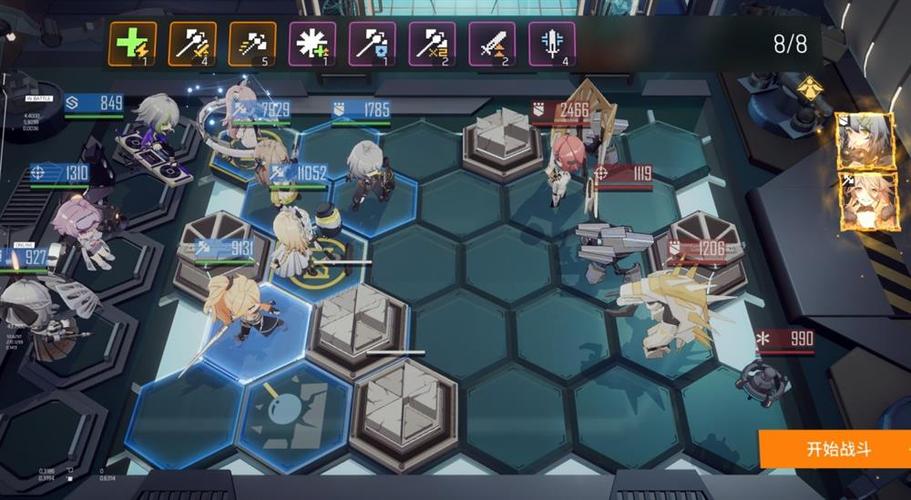Image resolution: width=911 pixels, height=500 pixels.
Task: Select the green cross healing buff icon
Action: tap(133, 44)
